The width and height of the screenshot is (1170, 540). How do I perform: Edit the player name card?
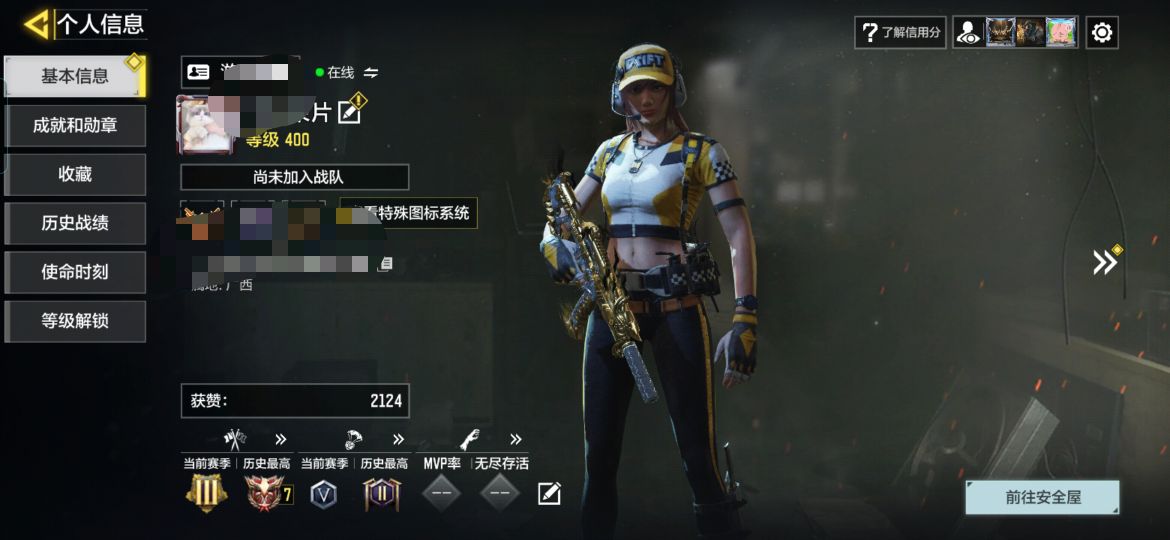[x=350, y=111]
